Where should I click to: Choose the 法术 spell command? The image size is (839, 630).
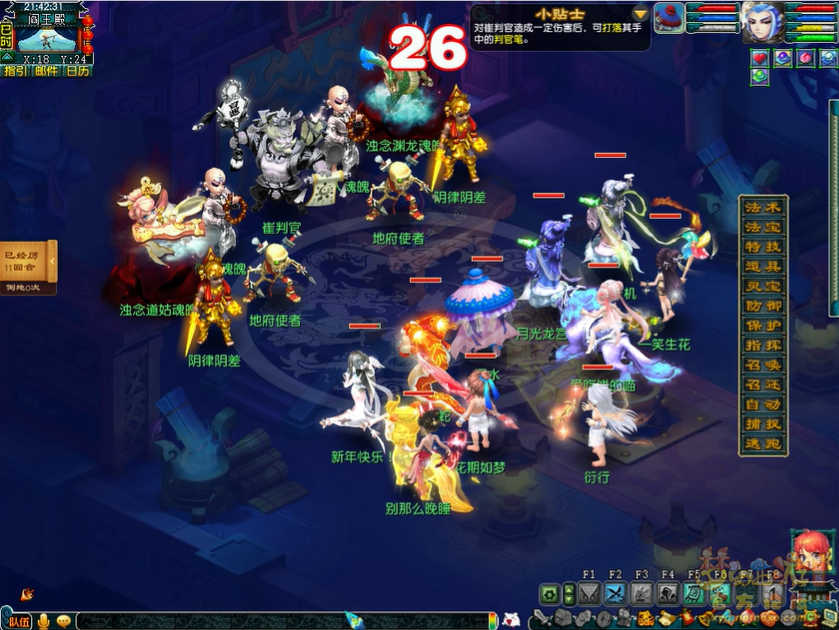[764, 207]
